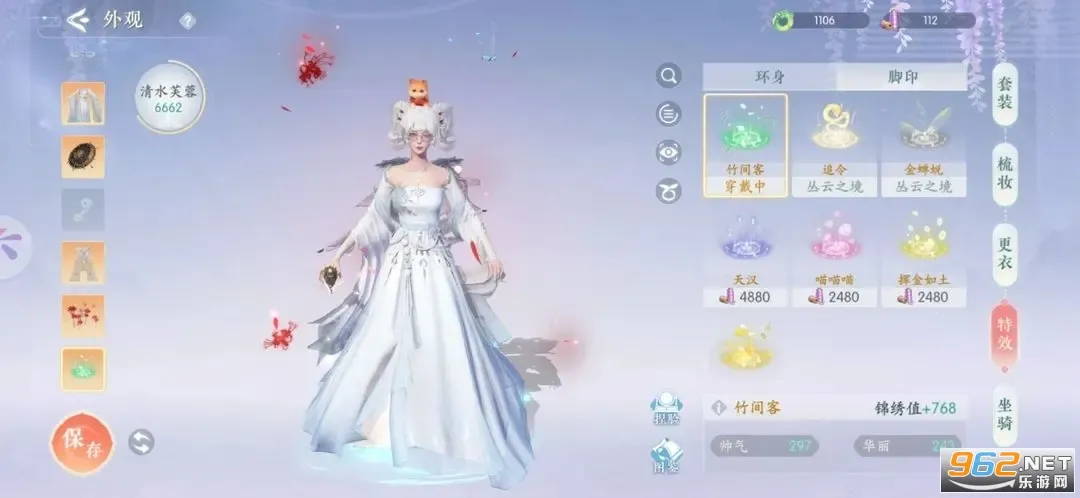Click the reset arrows icon beside 保存
This screenshot has width=1080, height=498.
(142, 442)
